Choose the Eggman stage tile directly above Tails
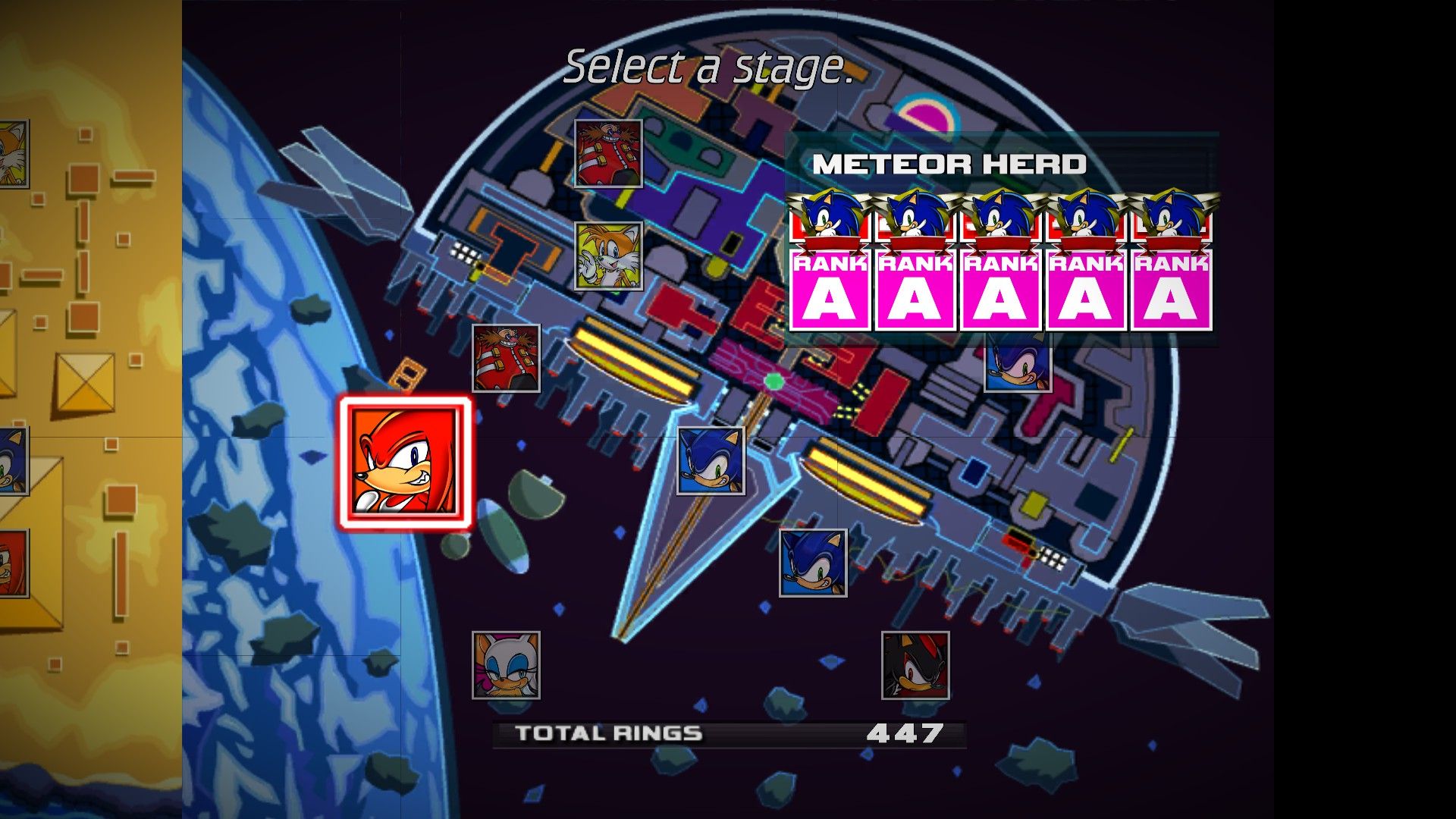Viewport: 1456px width, 819px height. click(608, 154)
